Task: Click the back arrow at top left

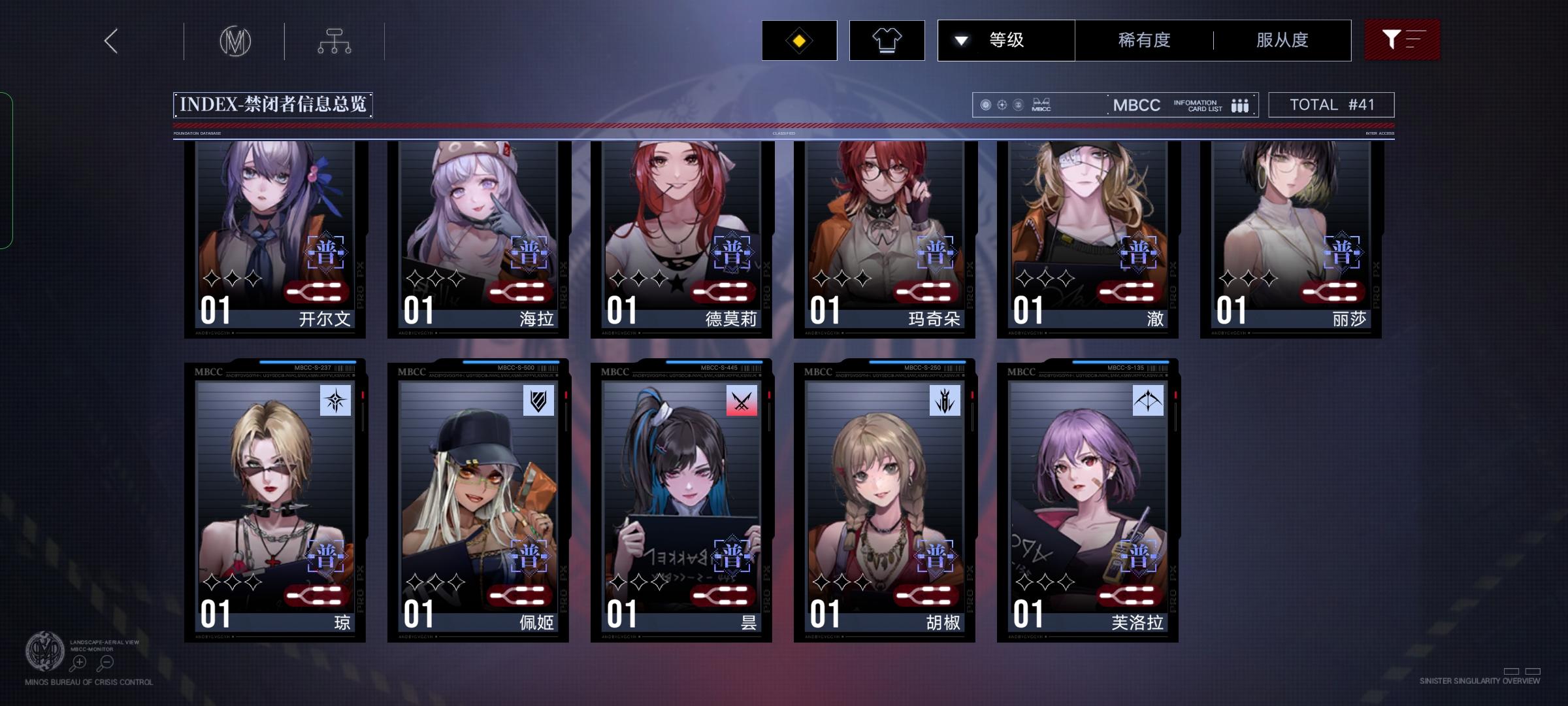Action: coord(110,40)
